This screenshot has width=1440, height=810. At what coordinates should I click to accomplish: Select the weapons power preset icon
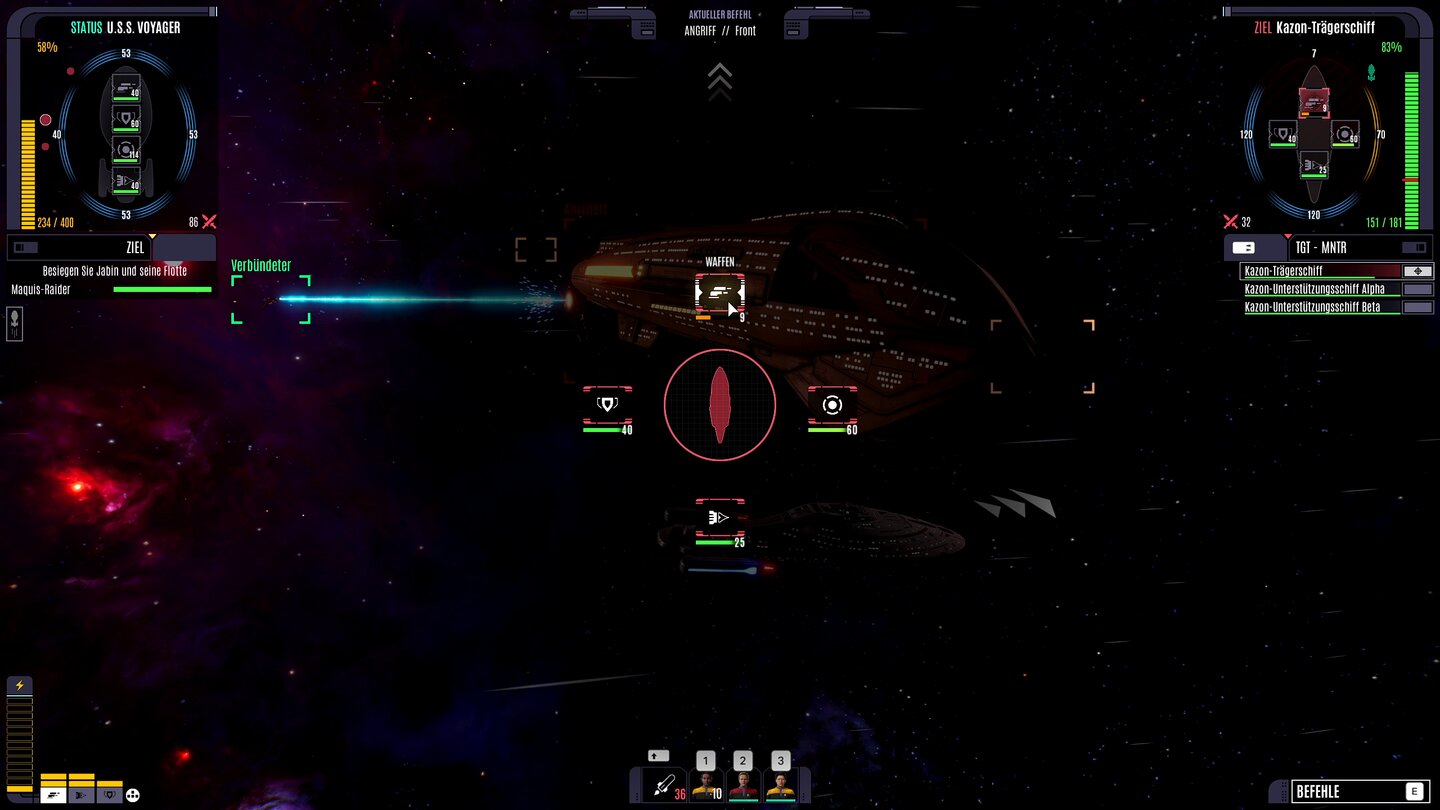[52, 795]
